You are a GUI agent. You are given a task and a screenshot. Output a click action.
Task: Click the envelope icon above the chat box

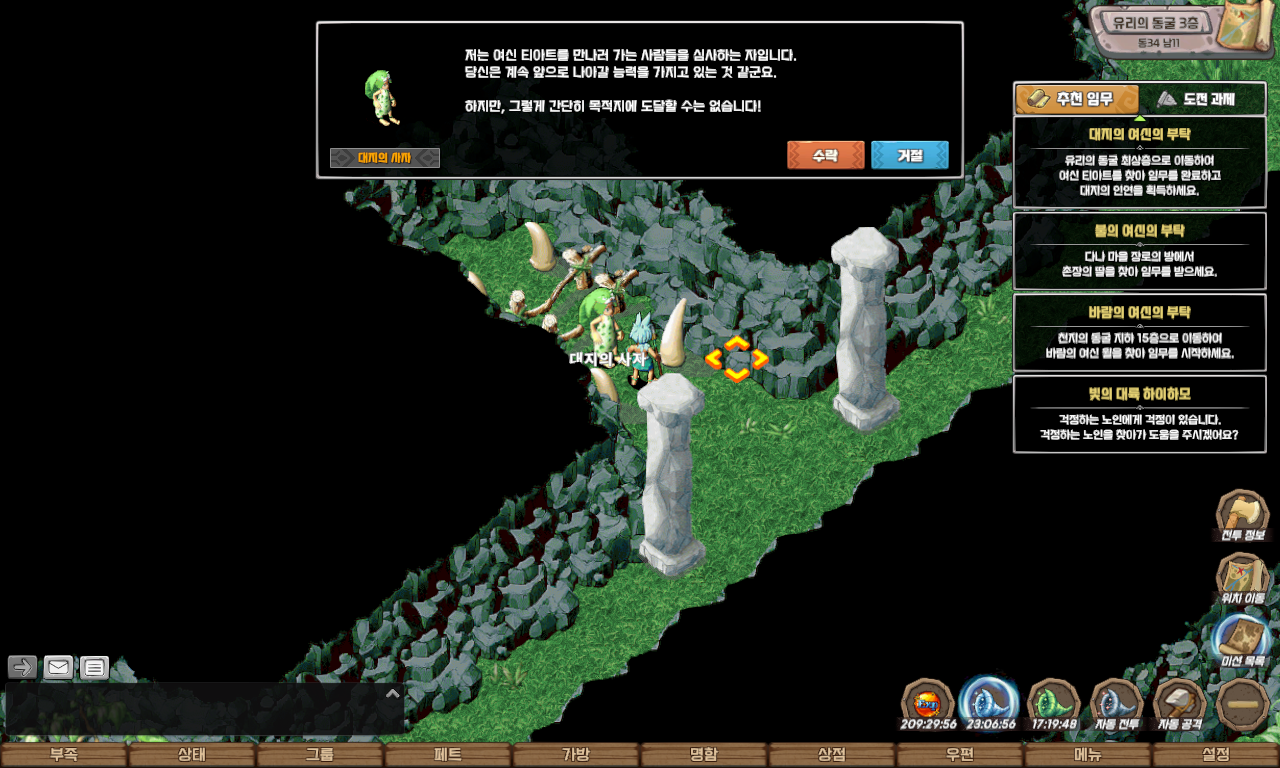(58, 667)
